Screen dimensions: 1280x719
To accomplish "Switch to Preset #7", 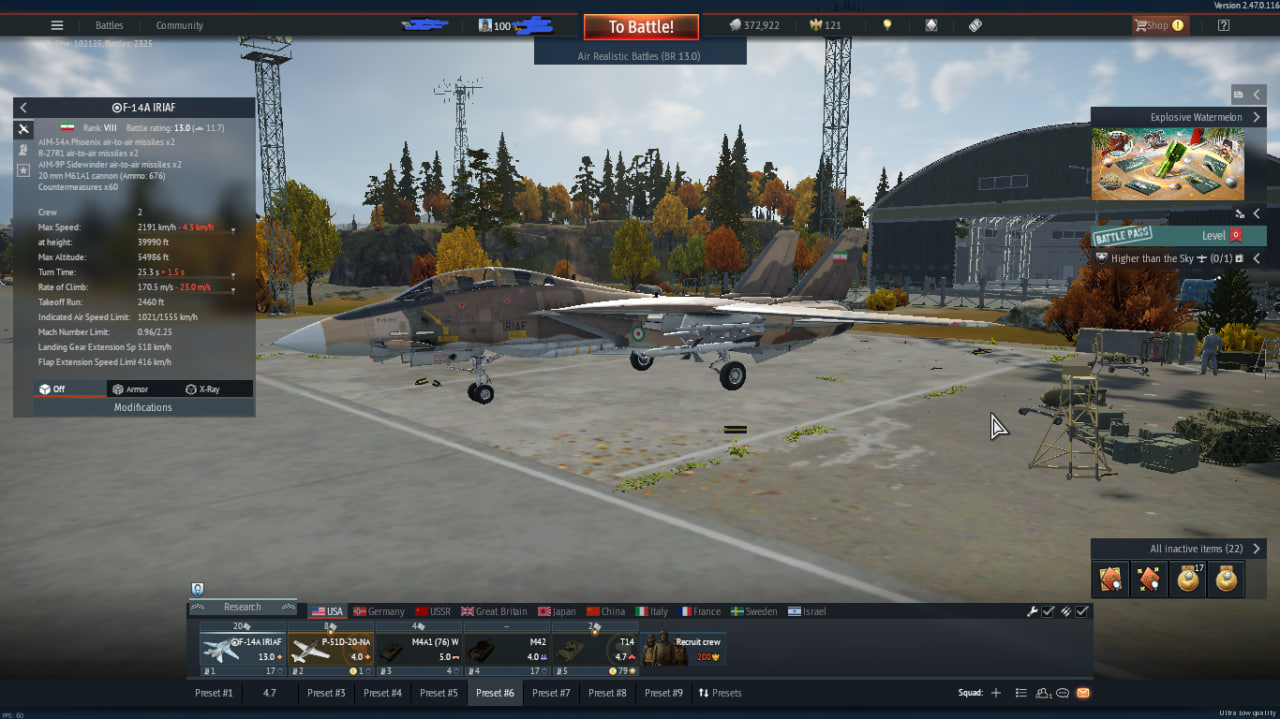I will (x=551, y=693).
